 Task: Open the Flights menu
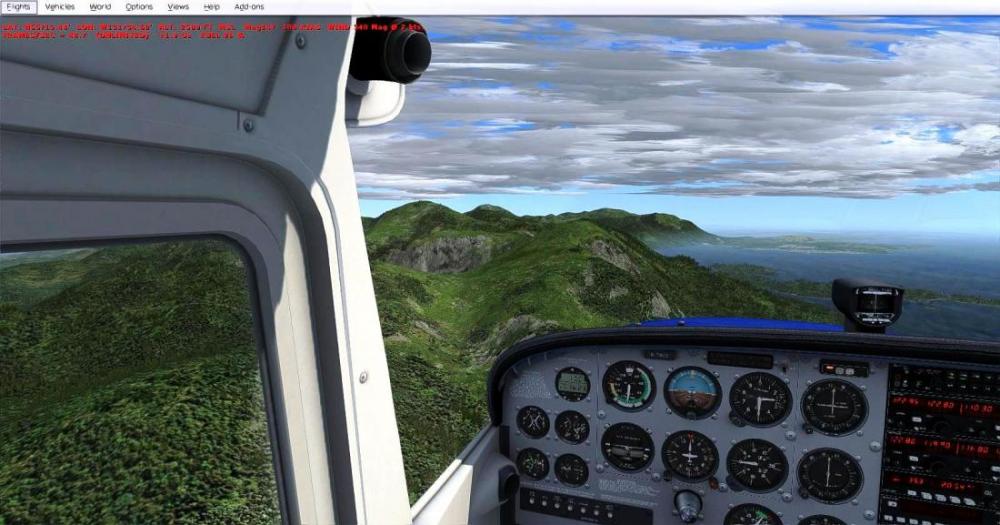pyautogui.click(x=18, y=7)
